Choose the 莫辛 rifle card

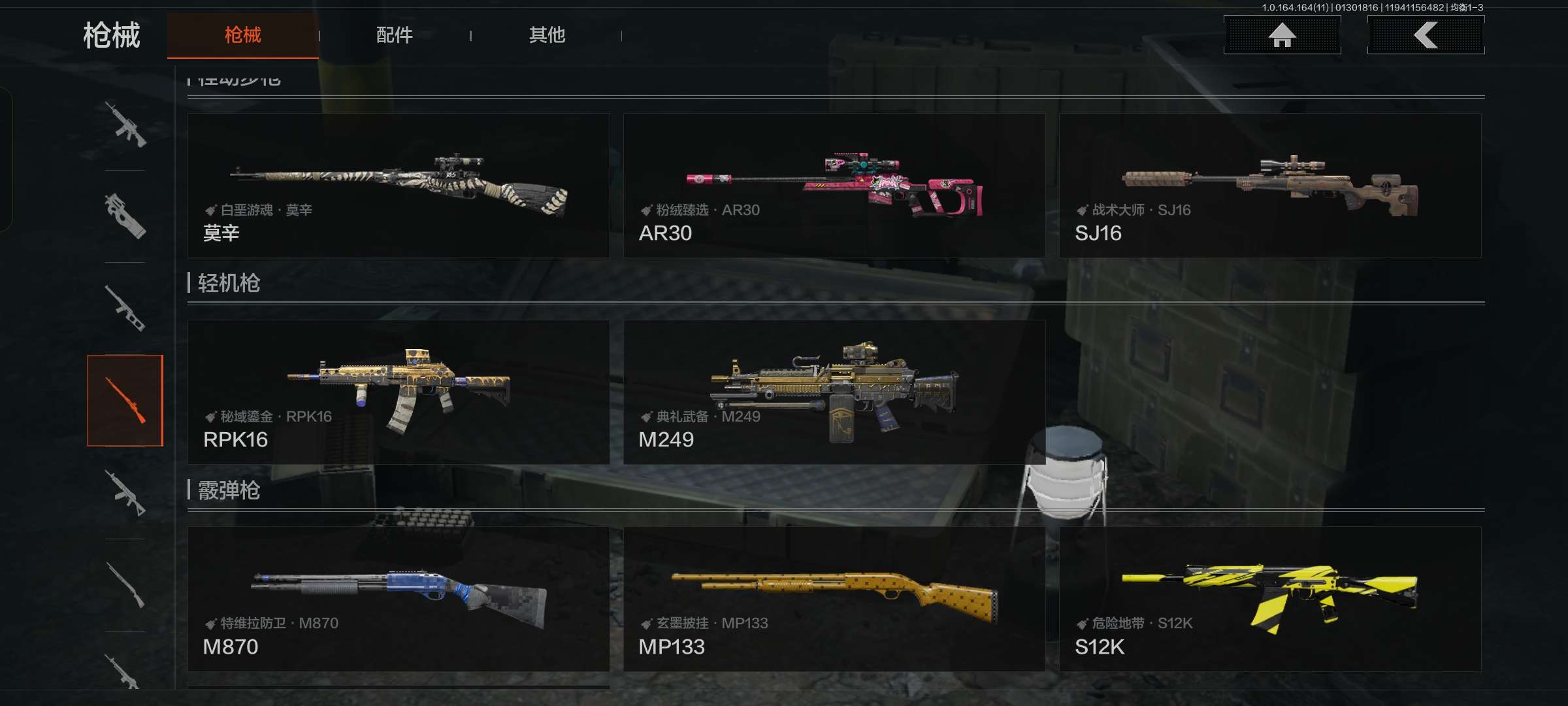[399, 186]
